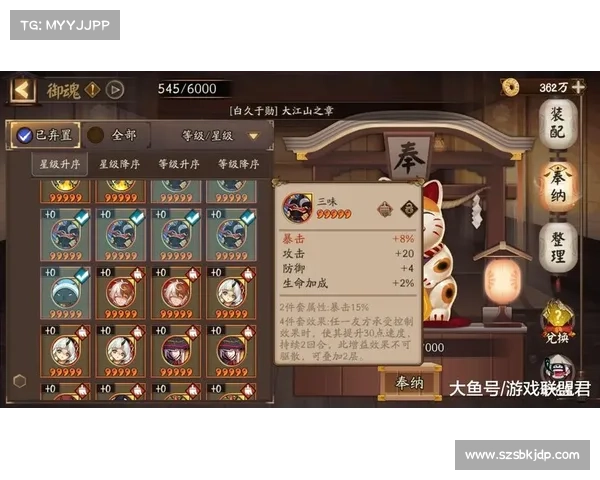600x480 pixels.
Task: Open the soul info exclamation icon
Action: [x=92, y=90]
